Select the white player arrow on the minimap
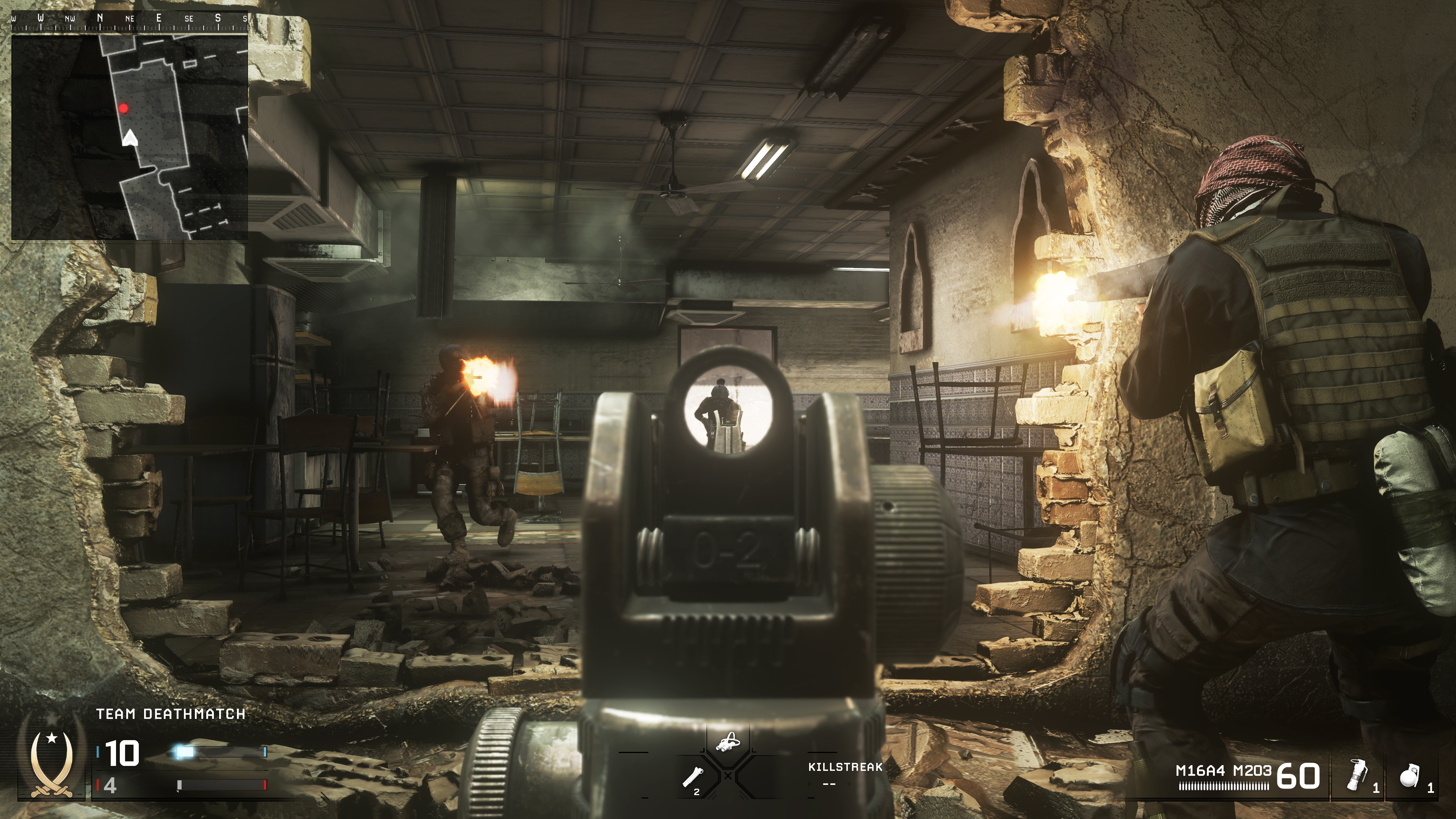Viewport: 1456px width, 819px height. click(130, 139)
